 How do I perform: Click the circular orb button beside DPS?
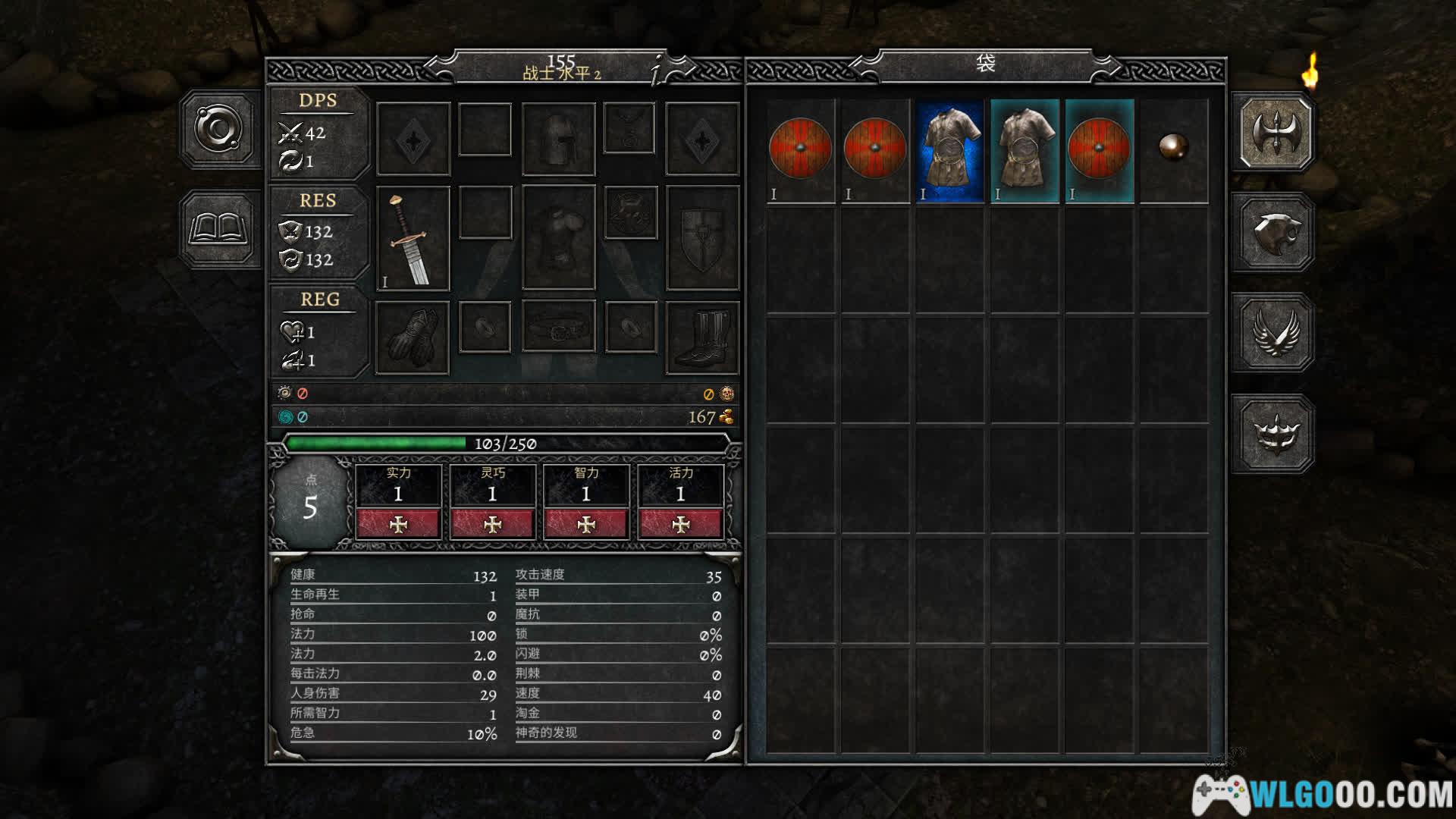pos(219,128)
